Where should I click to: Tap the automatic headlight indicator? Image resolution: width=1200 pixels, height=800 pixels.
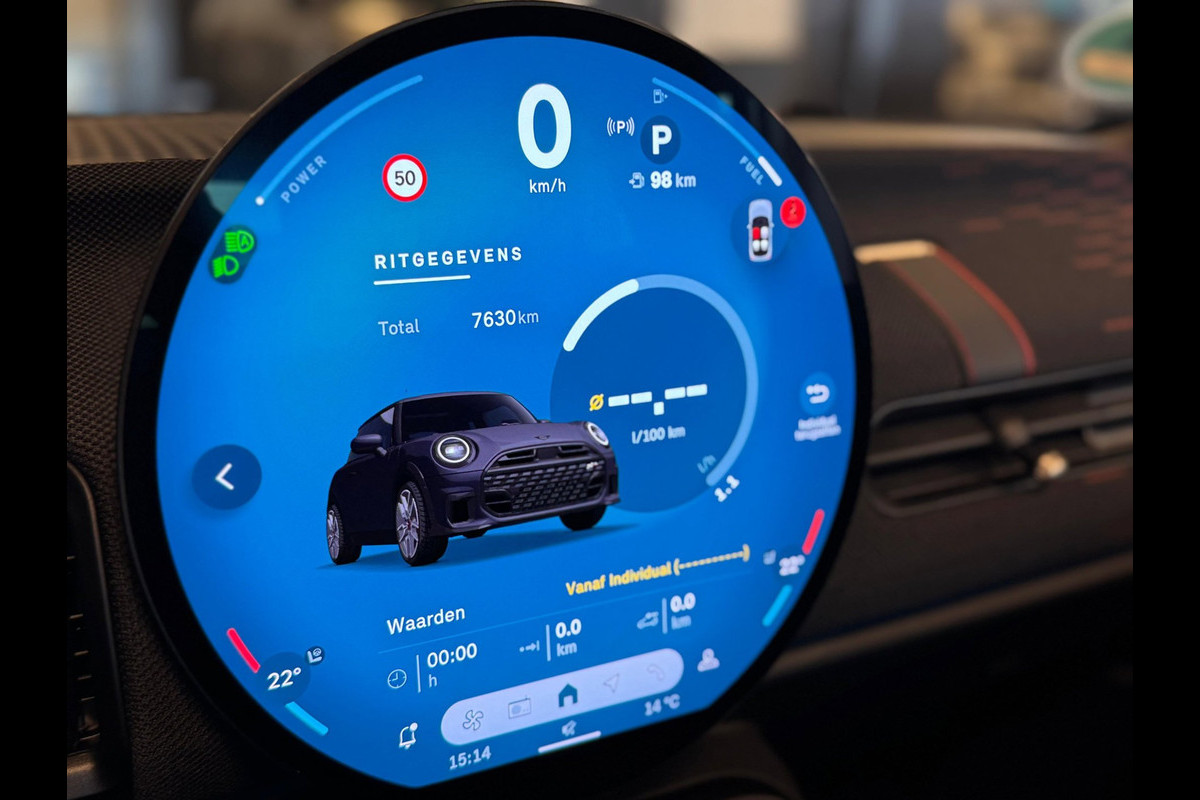tap(239, 242)
